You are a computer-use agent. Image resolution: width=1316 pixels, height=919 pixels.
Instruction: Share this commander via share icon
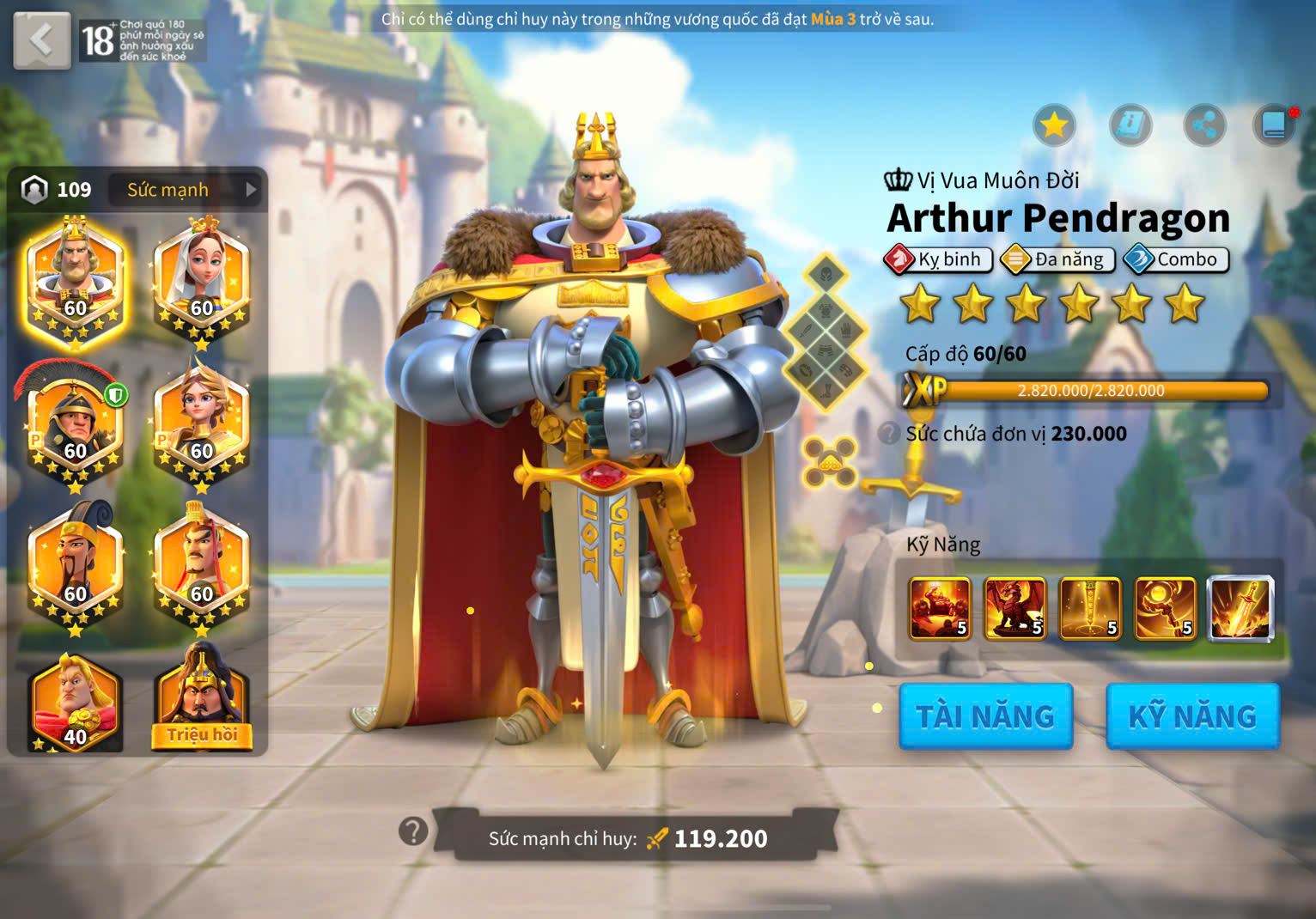[x=1204, y=126]
